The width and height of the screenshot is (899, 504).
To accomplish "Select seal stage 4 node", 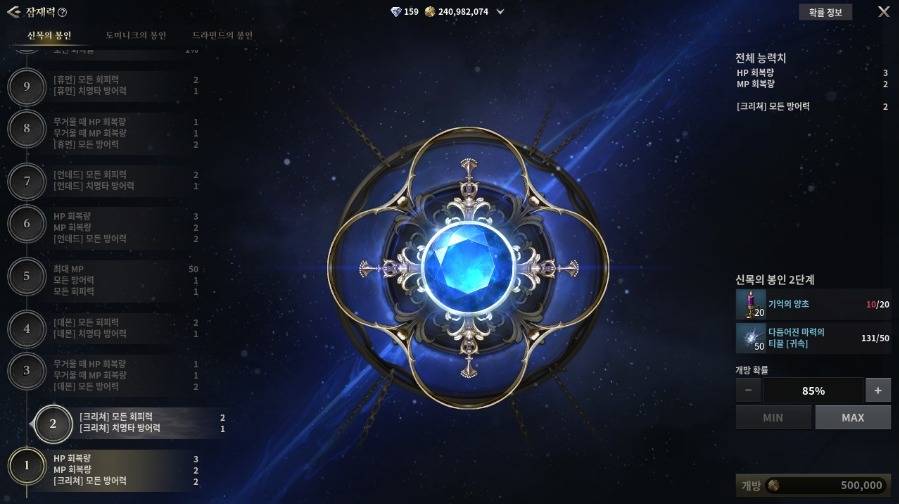I will point(26,327).
